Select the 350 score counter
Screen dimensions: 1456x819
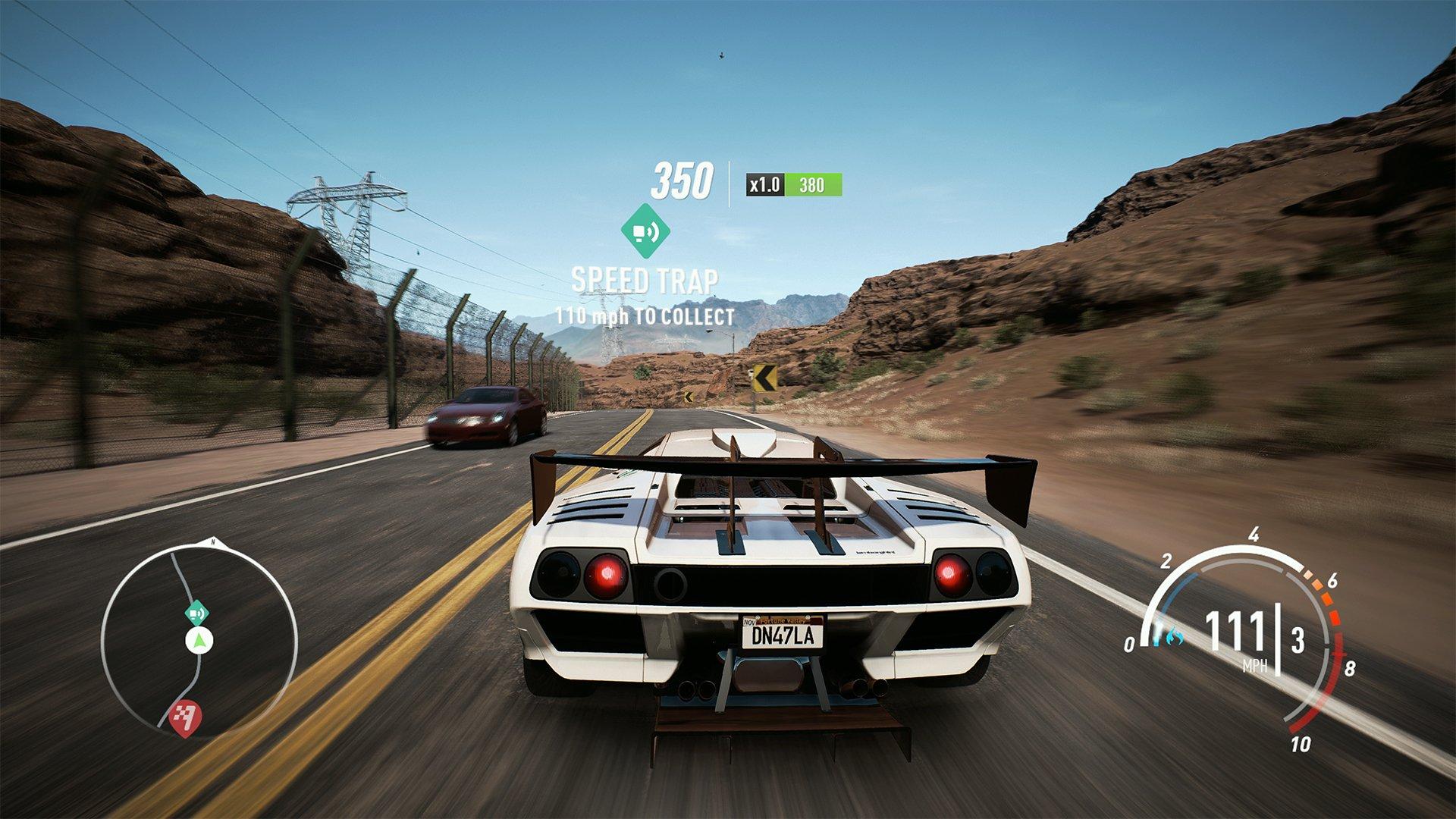click(x=683, y=181)
